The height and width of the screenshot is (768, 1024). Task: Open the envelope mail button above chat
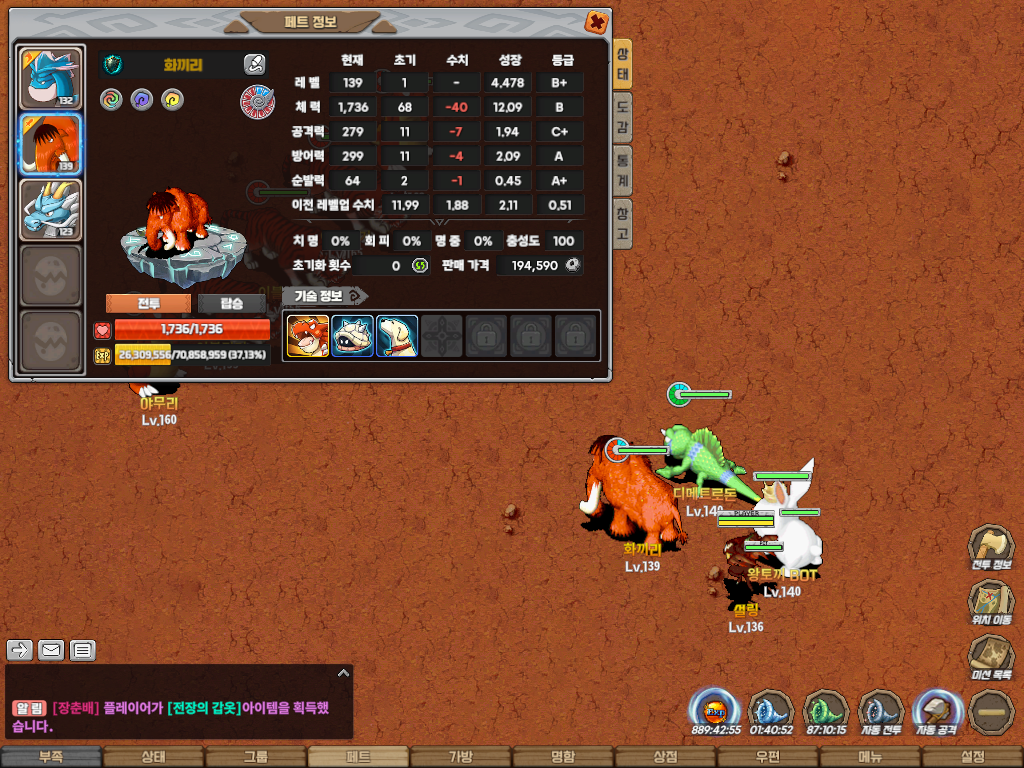pyautogui.click(x=51, y=650)
